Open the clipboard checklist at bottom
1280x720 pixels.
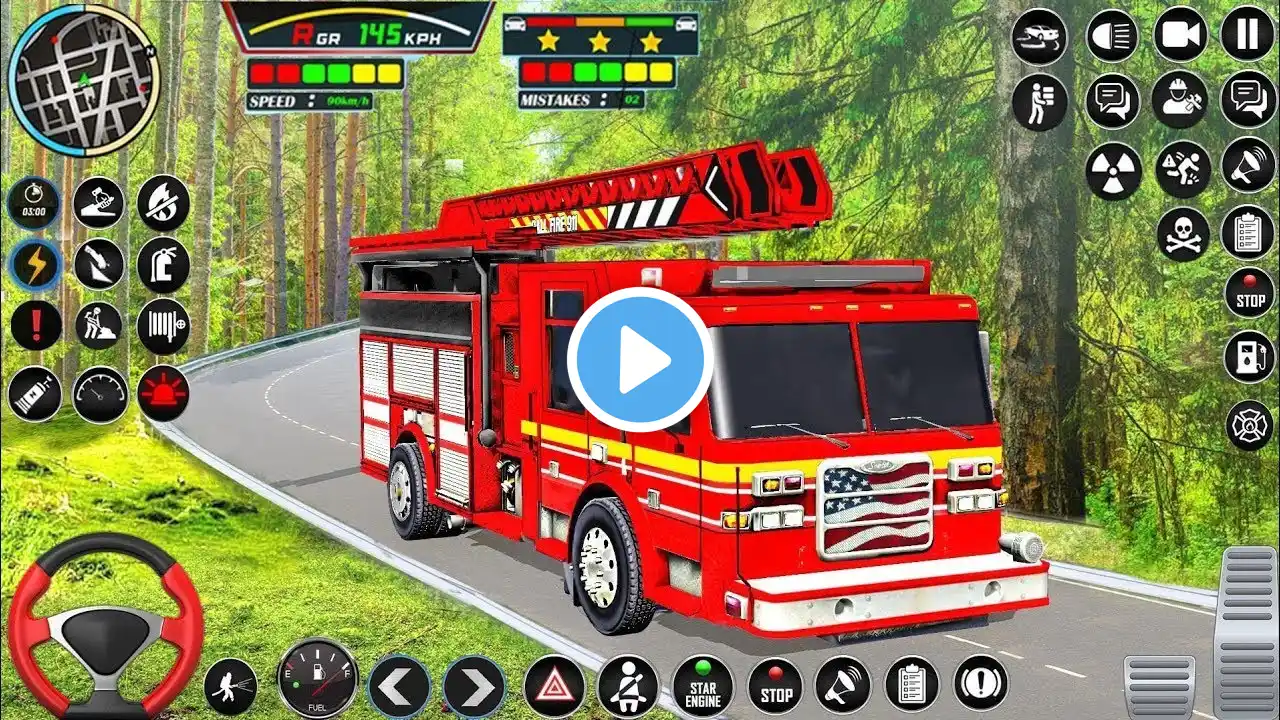tap(911, 684)
